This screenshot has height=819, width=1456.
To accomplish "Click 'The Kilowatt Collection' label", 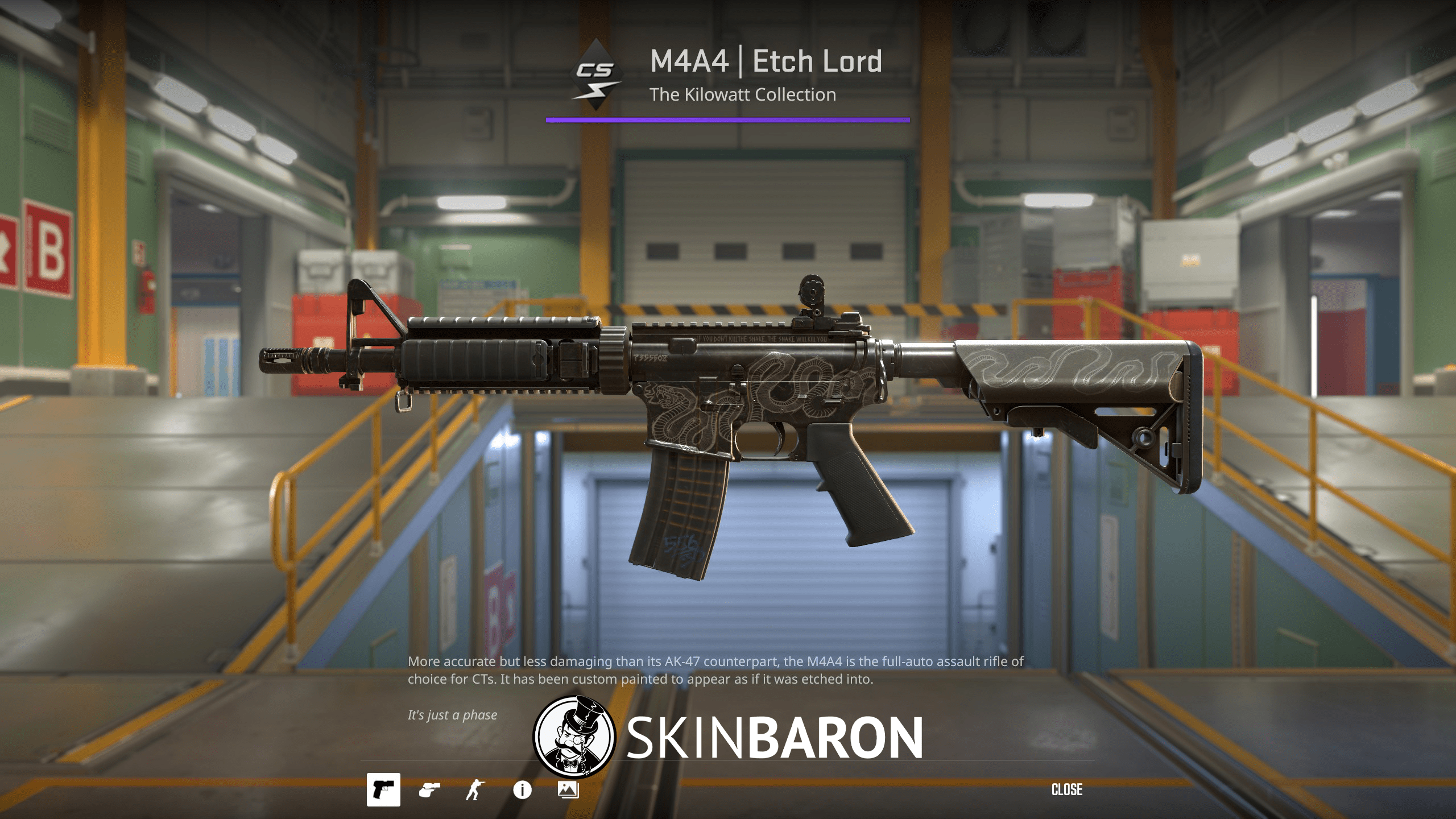I will click(x=744, y=94).
